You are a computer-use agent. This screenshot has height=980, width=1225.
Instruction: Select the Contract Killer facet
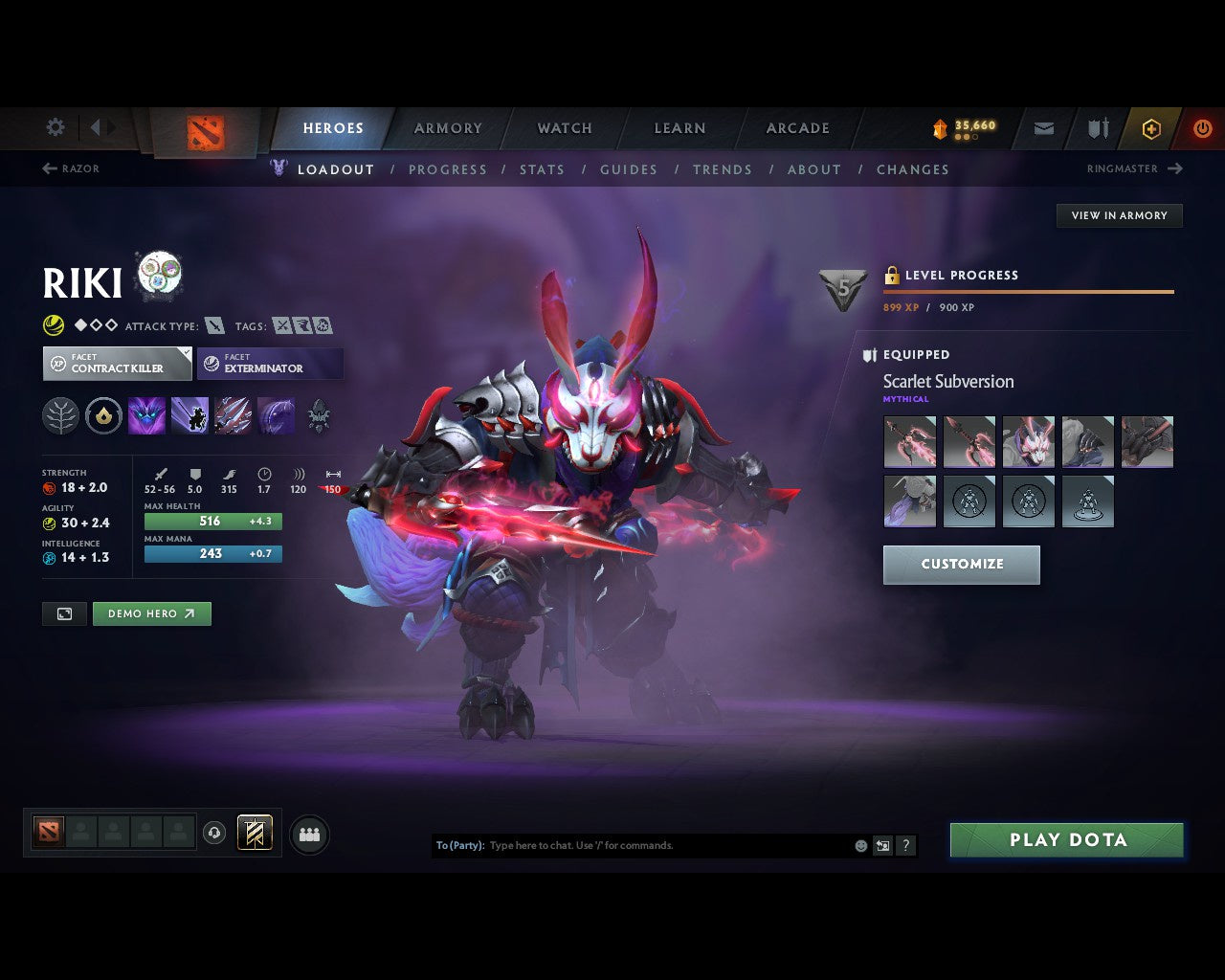coord(116,364)
